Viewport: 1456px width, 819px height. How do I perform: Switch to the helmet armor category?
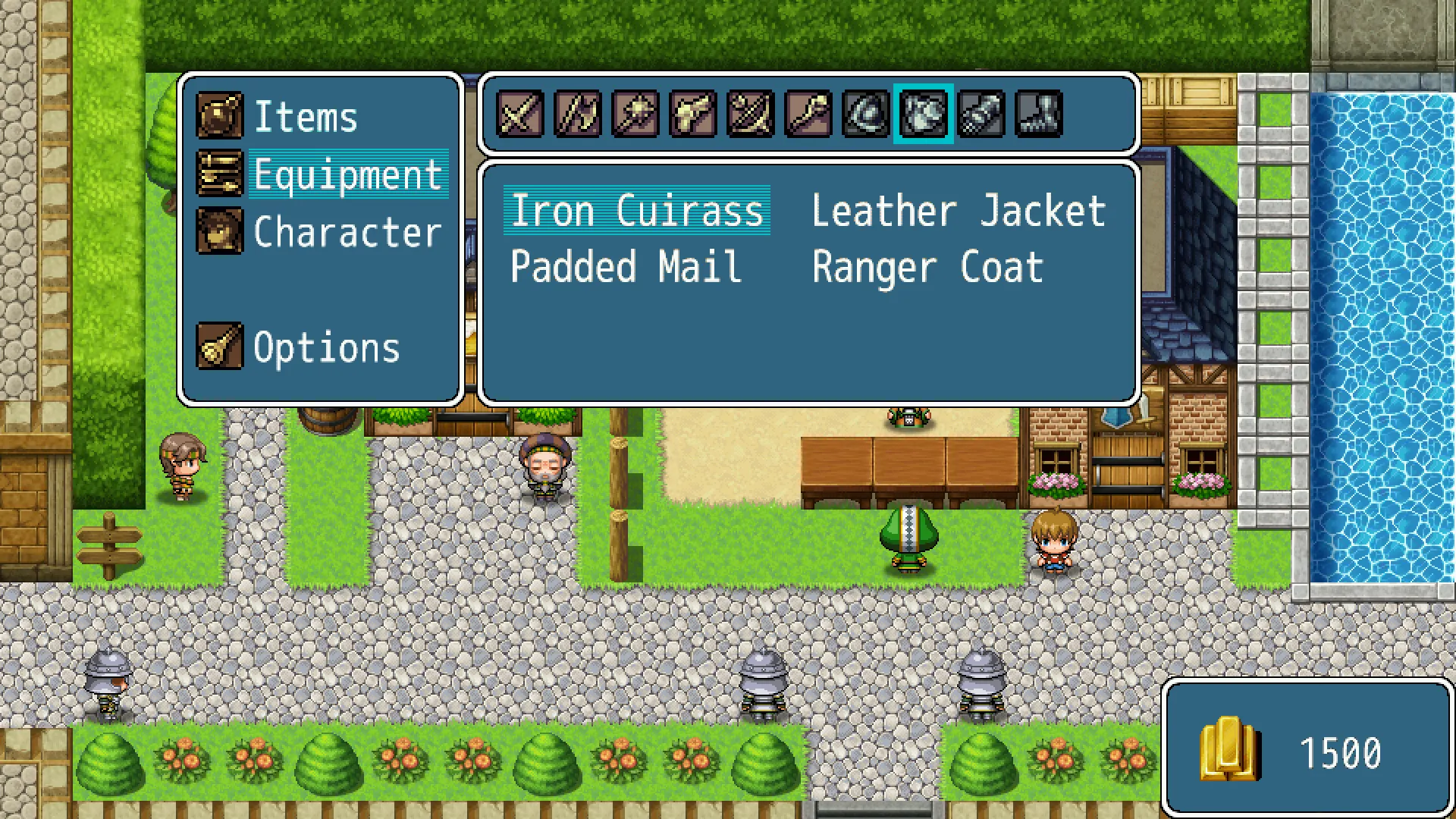click(866, 115)
